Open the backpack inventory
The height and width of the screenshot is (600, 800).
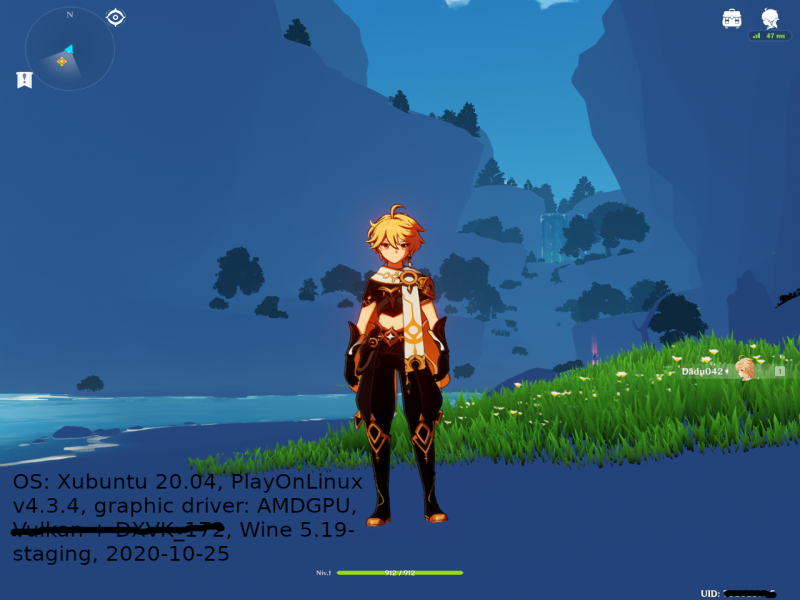click(x=732, y=18)
